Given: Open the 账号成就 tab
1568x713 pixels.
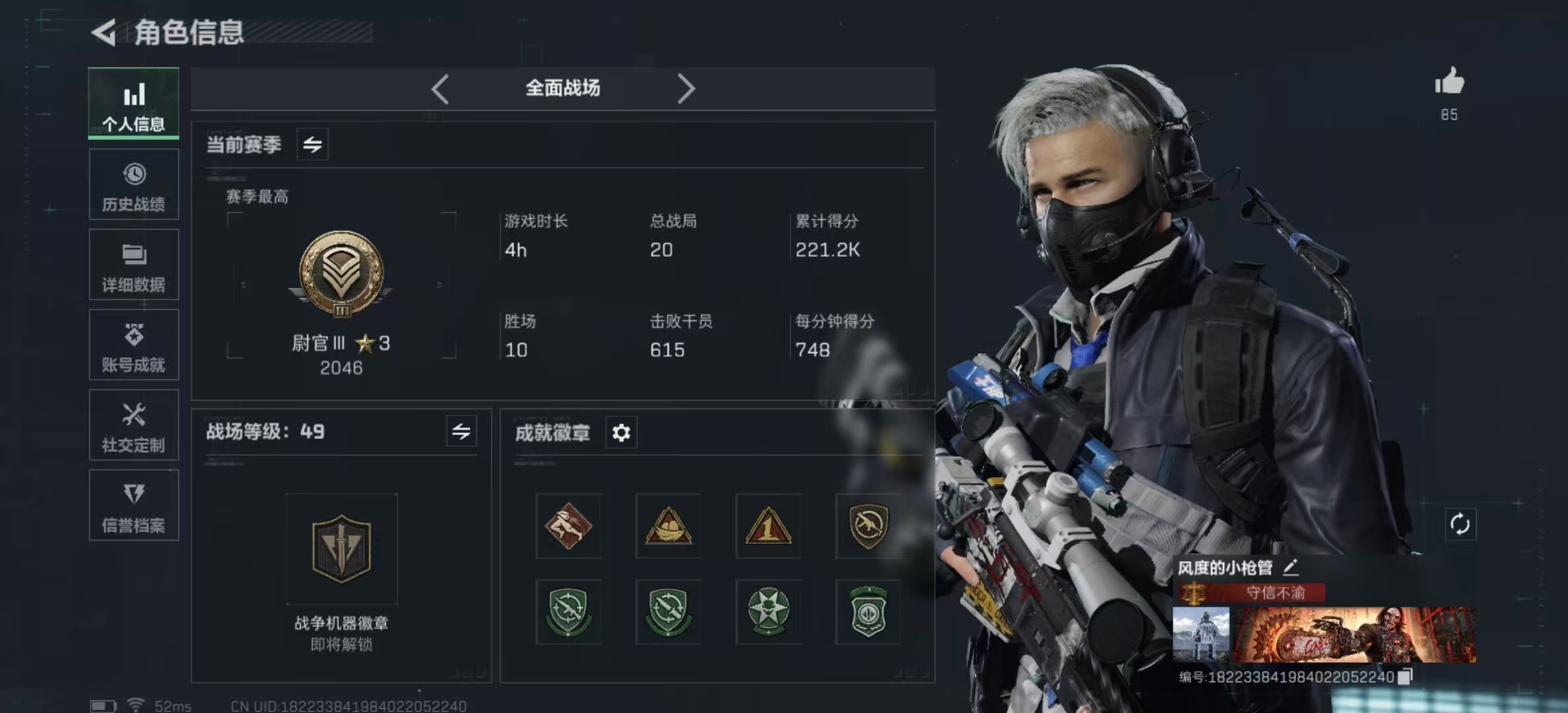Looking at the screenshot, I should click(134, 345).
